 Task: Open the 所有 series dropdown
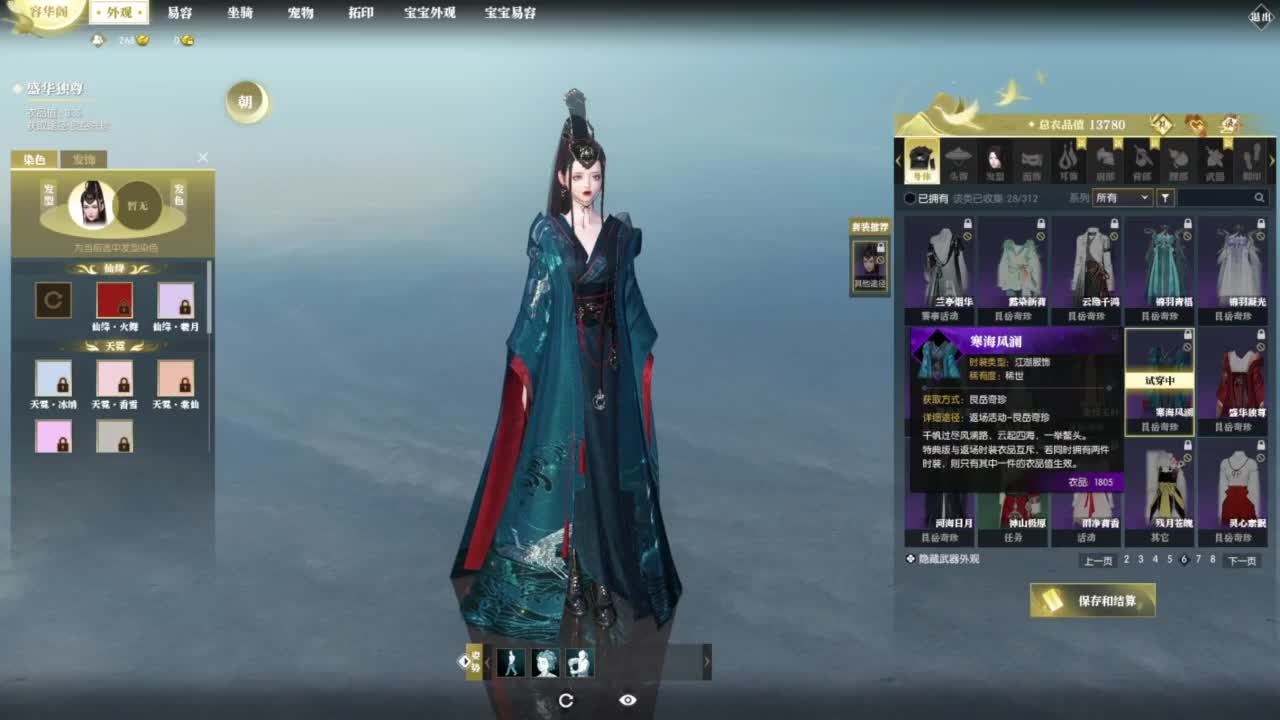click(x=1122, y=197)
